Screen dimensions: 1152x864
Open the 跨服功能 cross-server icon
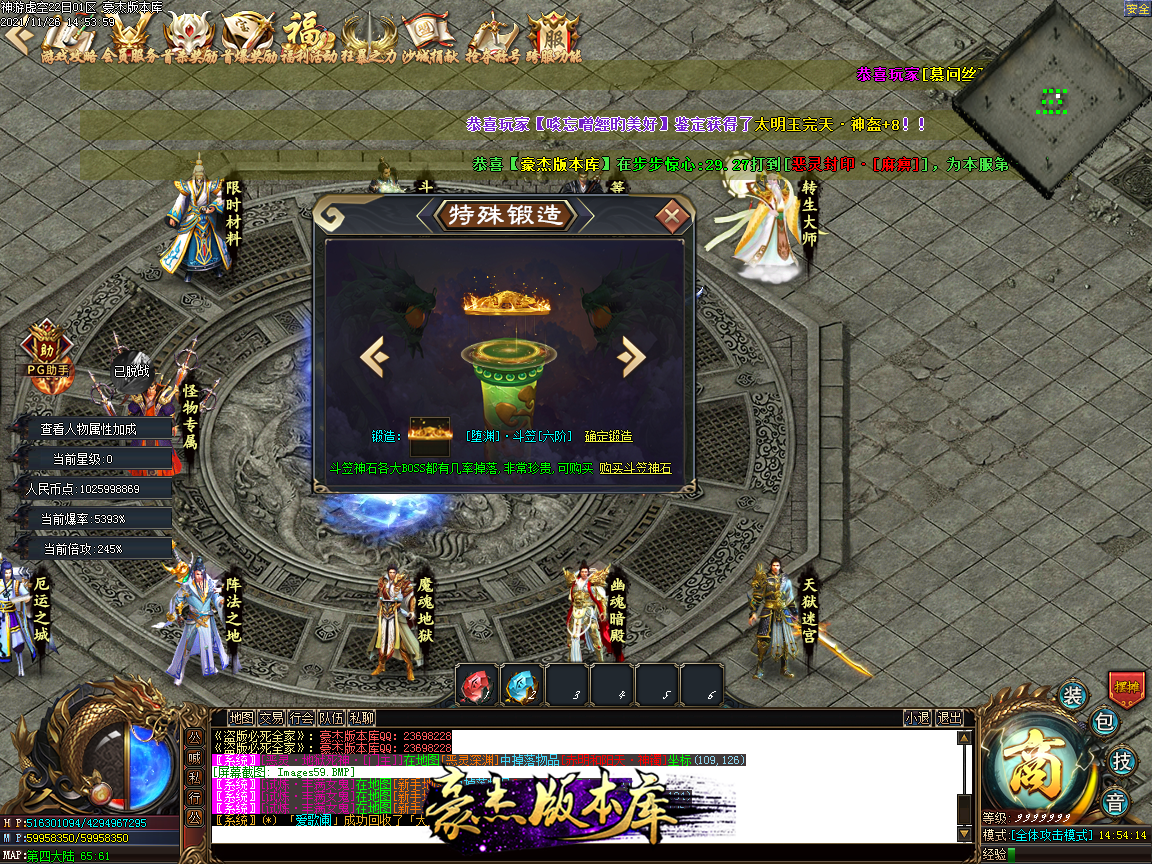pos(553,40)
